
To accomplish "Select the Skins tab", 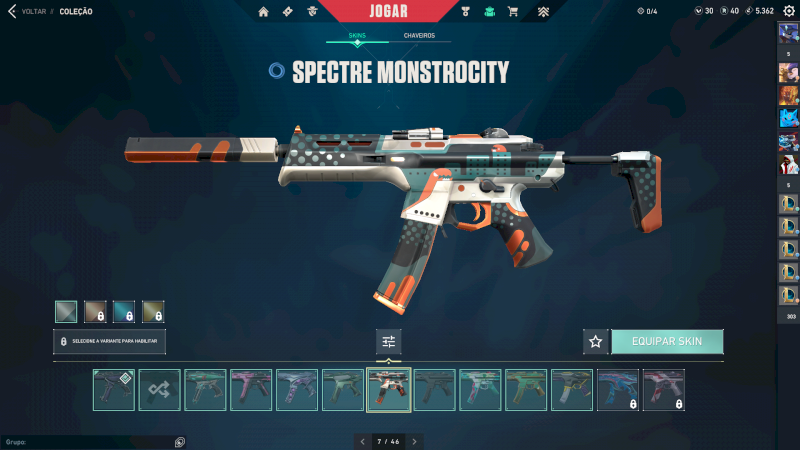I will [x=357, y=35].
